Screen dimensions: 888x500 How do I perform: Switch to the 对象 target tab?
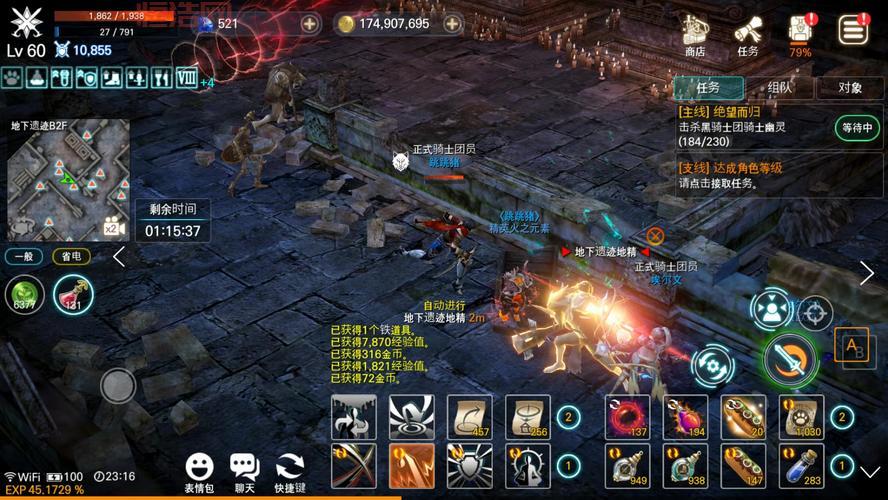850,87
